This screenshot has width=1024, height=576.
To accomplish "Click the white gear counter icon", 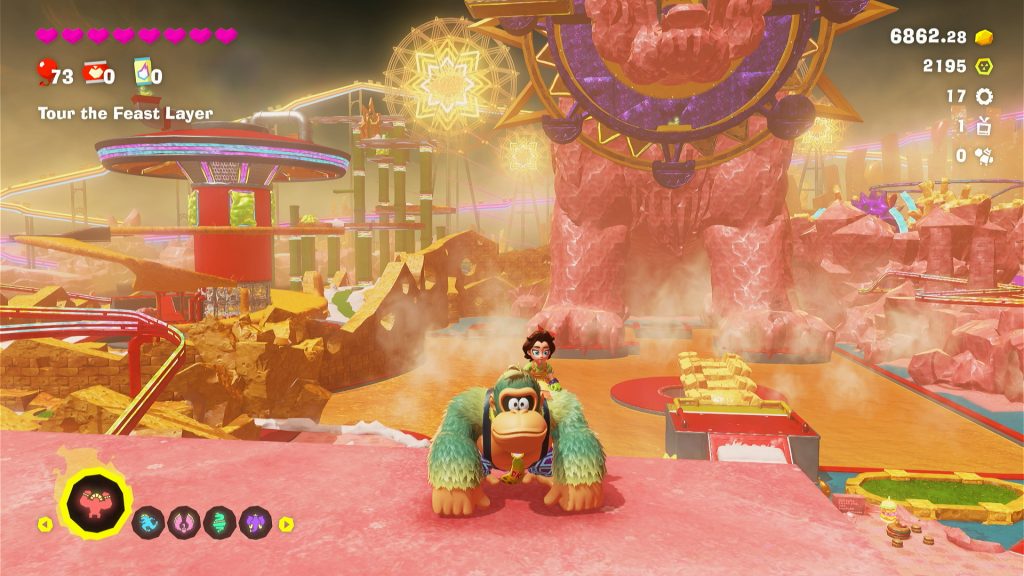I will (x=984, y=96).
